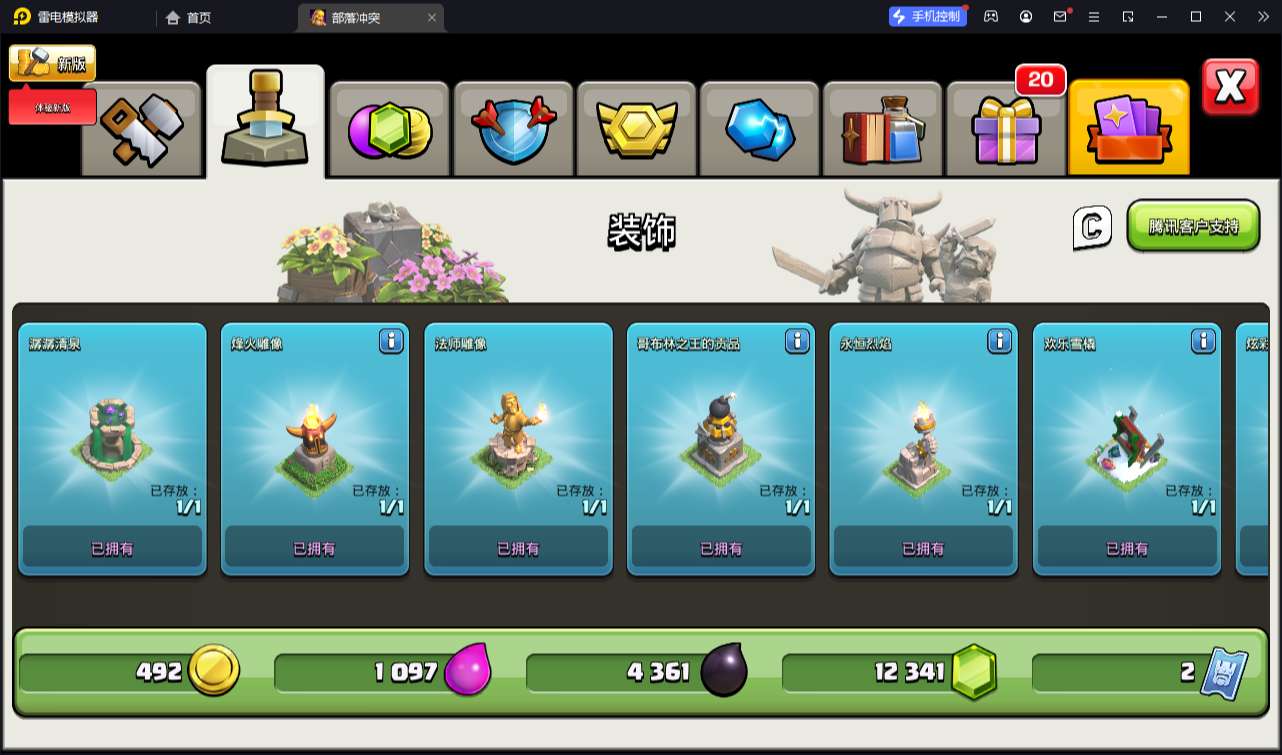Close the shop with the red X
This screenshot has height=755, width=1282.
pyautogui.click(x=1230, y=87)
